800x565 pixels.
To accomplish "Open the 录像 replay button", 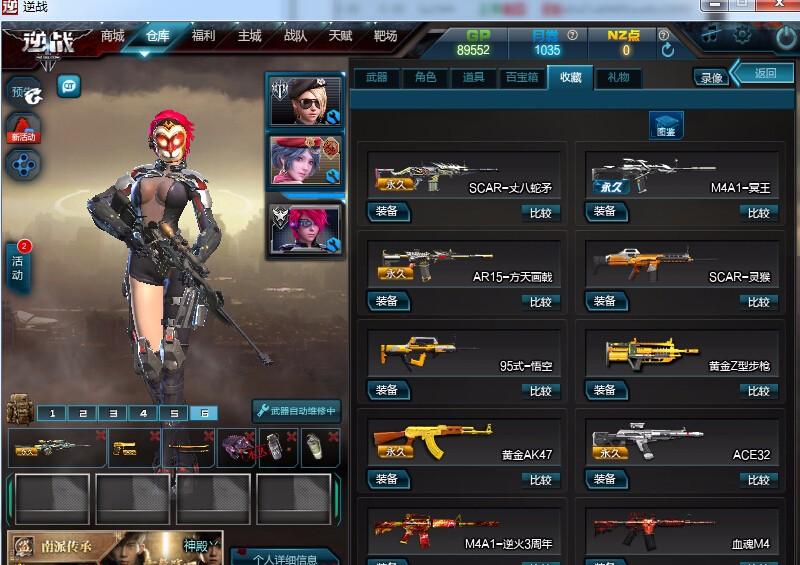I will [x=711, y=77].
